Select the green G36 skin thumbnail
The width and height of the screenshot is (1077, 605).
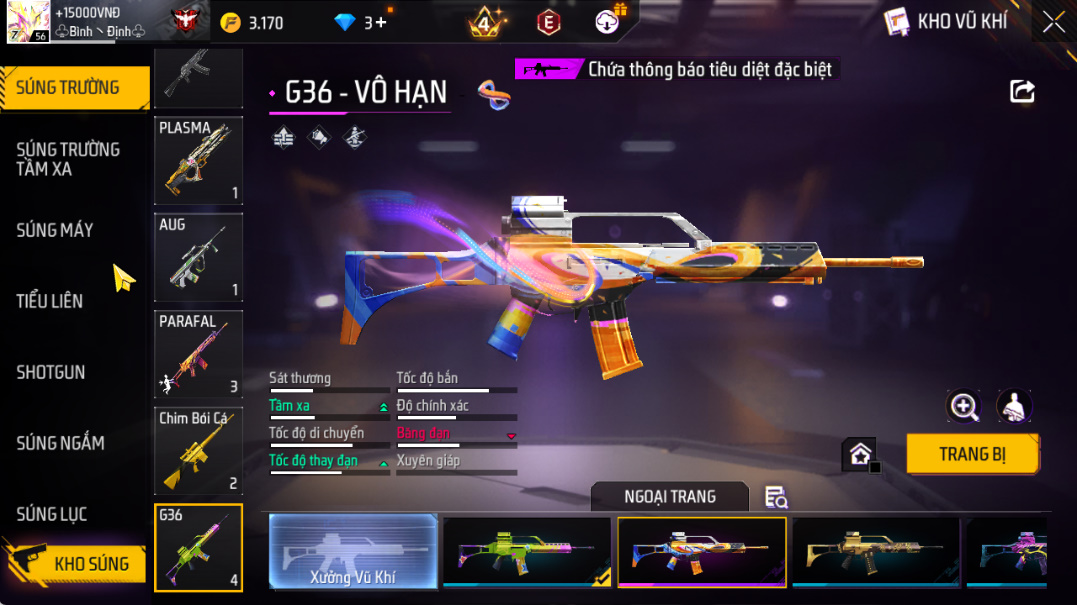tap(527, 551)
